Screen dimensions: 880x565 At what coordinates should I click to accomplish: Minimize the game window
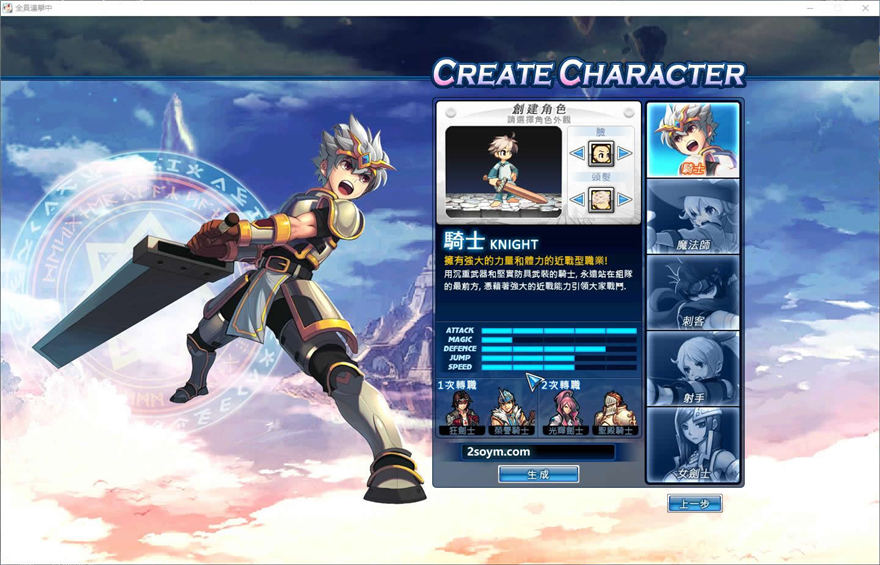click(809, 8)
